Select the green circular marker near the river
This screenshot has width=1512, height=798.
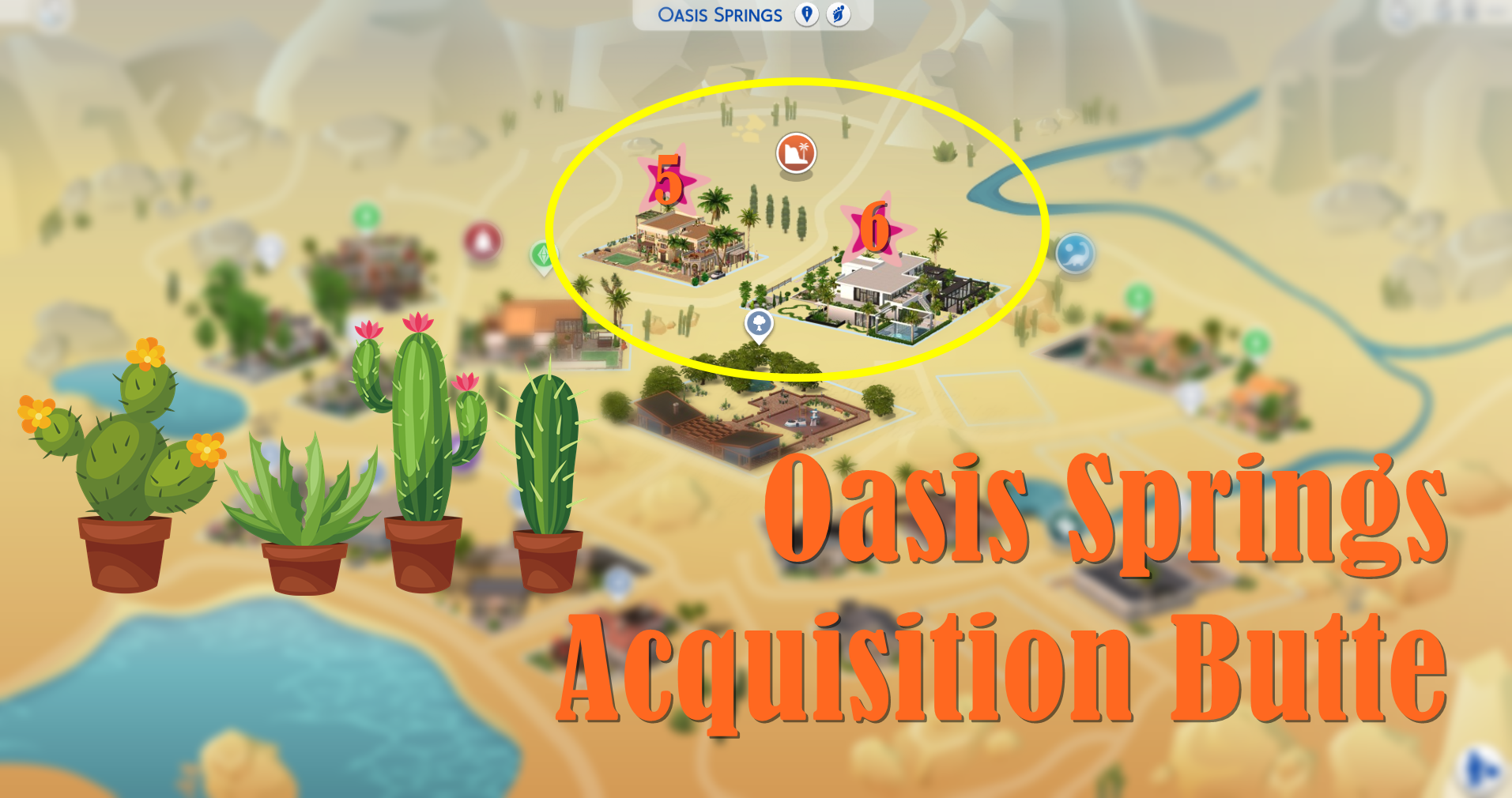pos(1138,299)
